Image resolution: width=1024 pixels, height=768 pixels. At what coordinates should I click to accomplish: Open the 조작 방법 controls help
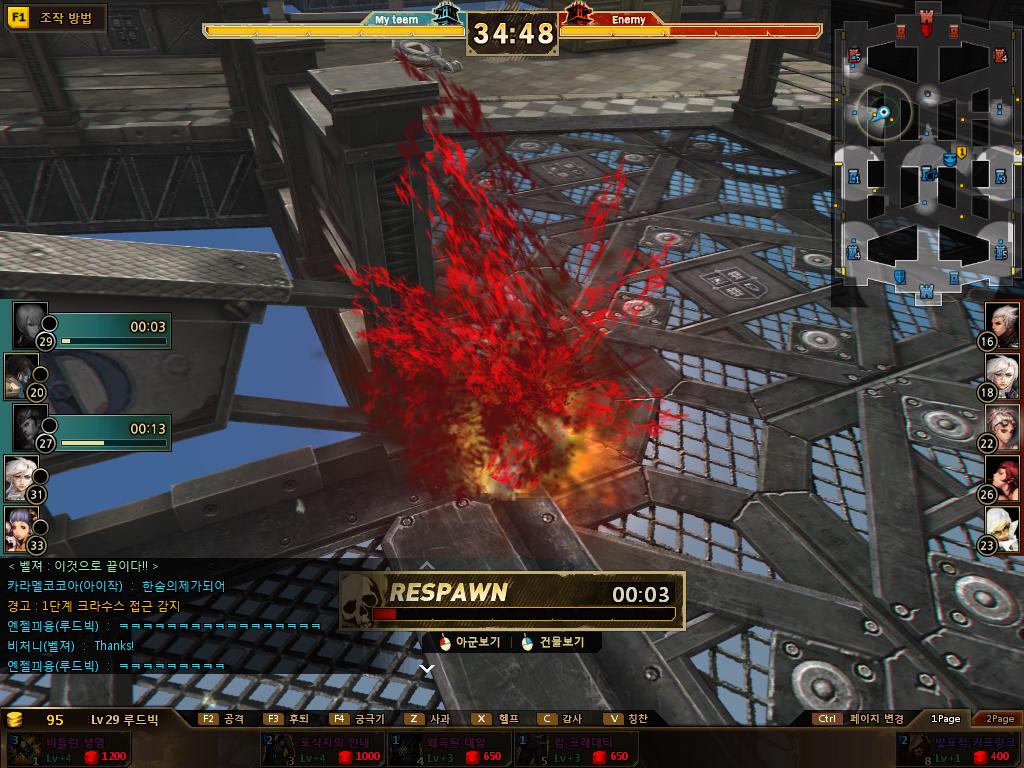coord(56,17)
